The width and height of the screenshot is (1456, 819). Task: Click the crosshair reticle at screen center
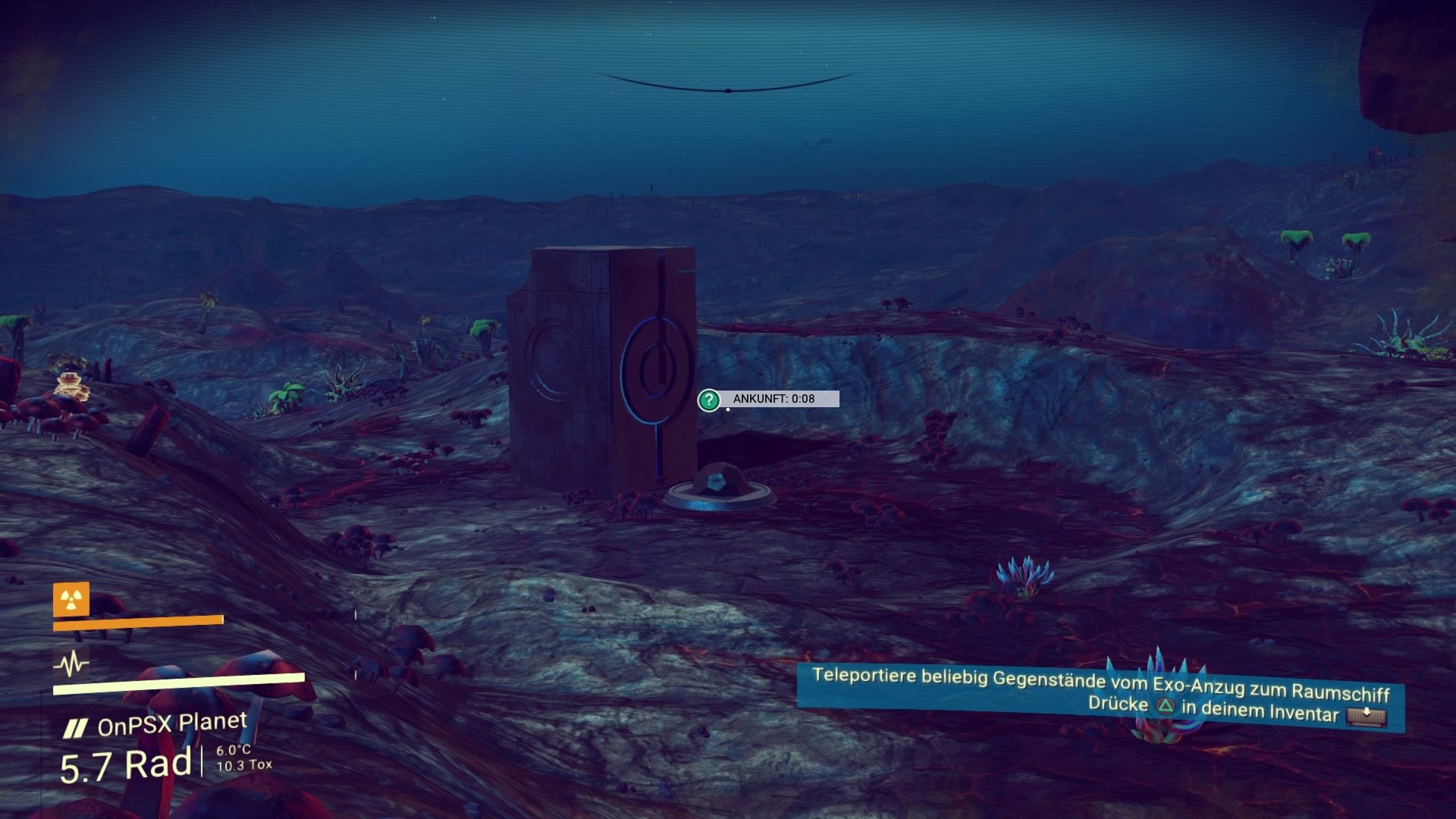[728, 409]
